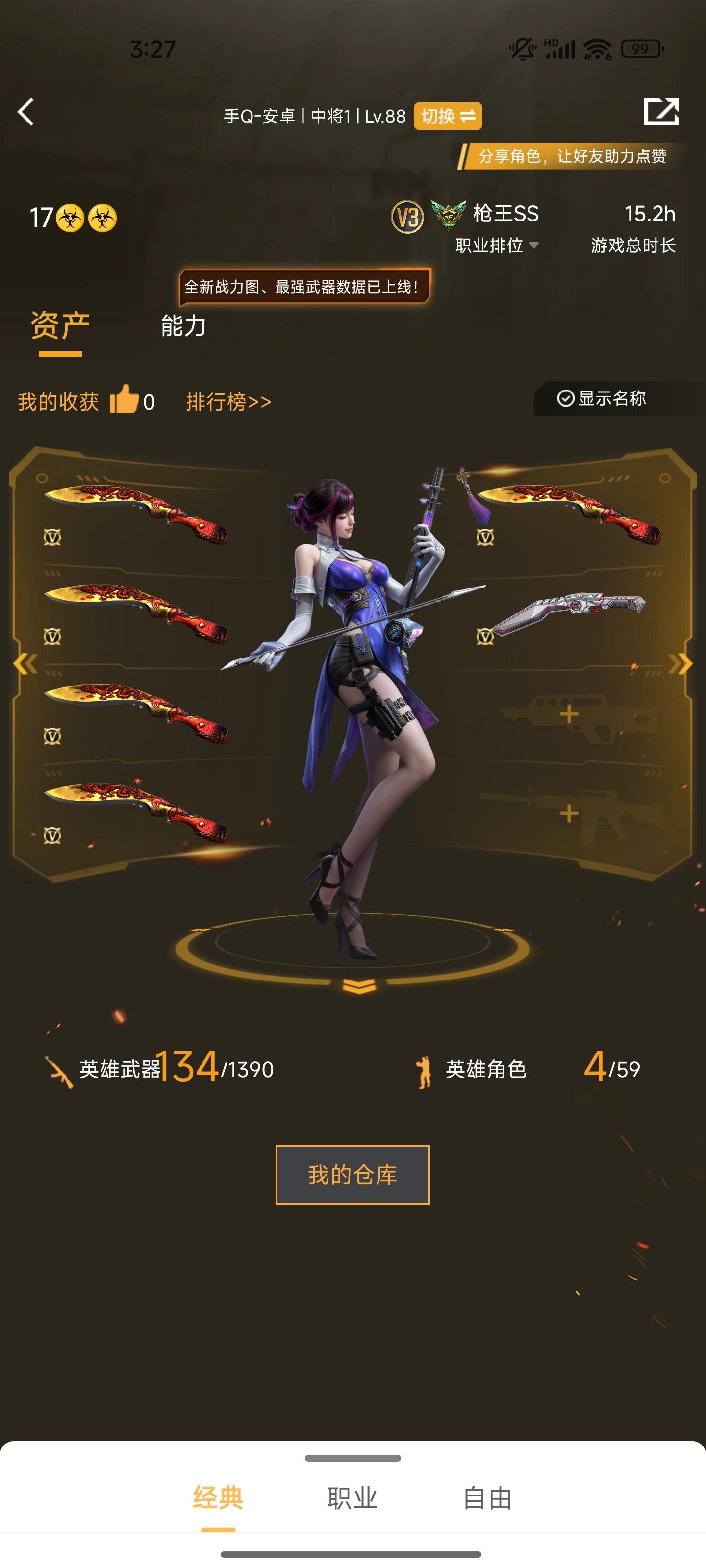The image size is (706, 1568).
Task: Click the thumbs-up icon beside 我的收获
Action: (x=125, y=400)
